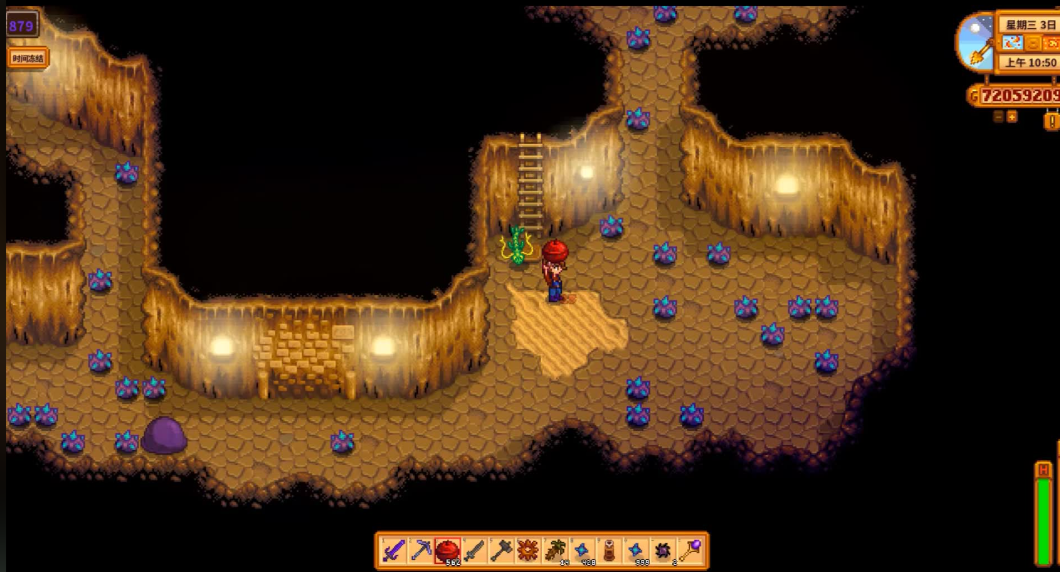This screenshot has height=572, width=1060.
Task: Click the zoom out minus button
Action: coord(998,117)
